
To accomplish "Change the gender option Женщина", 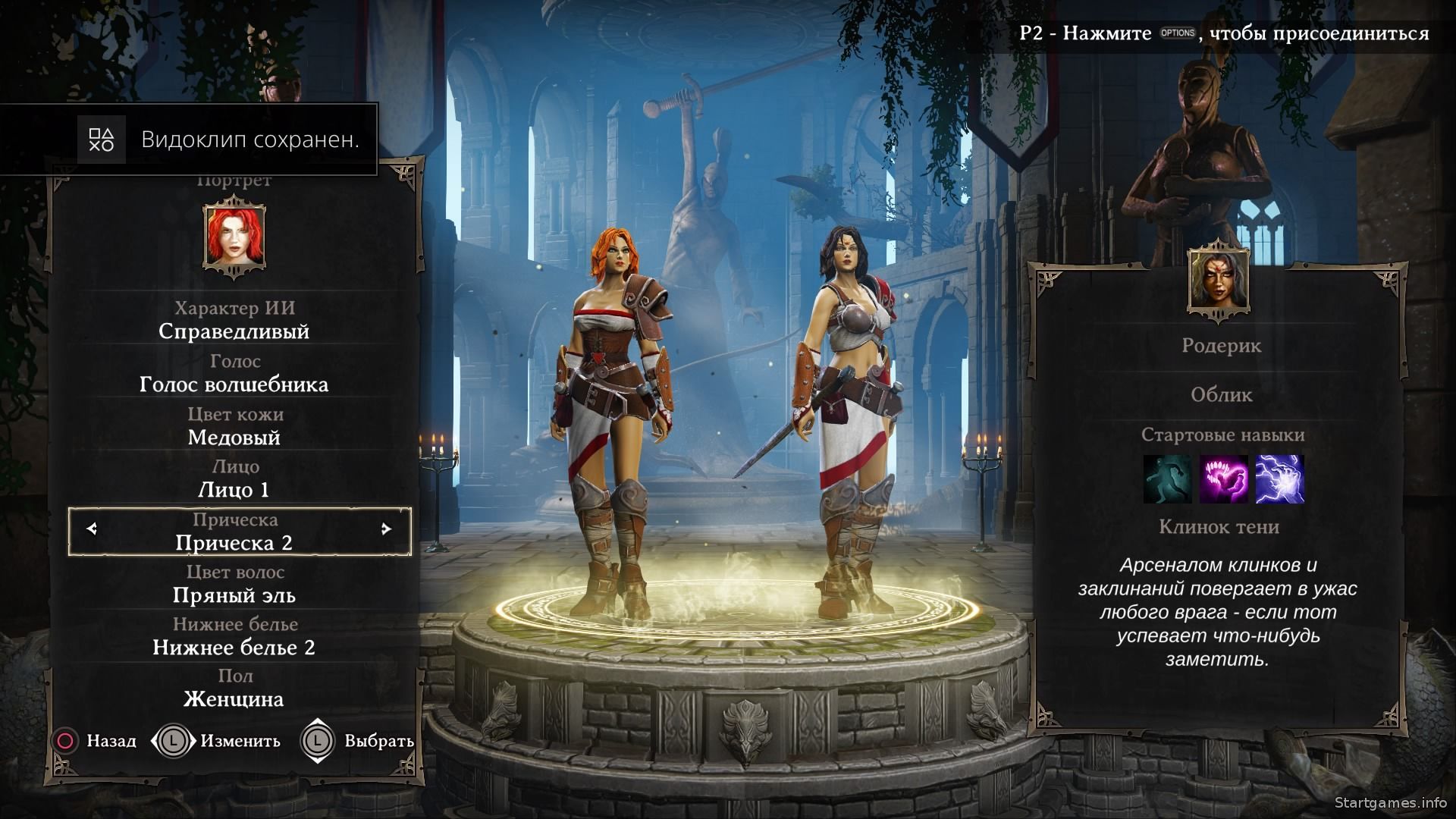I will click(234, 699).
